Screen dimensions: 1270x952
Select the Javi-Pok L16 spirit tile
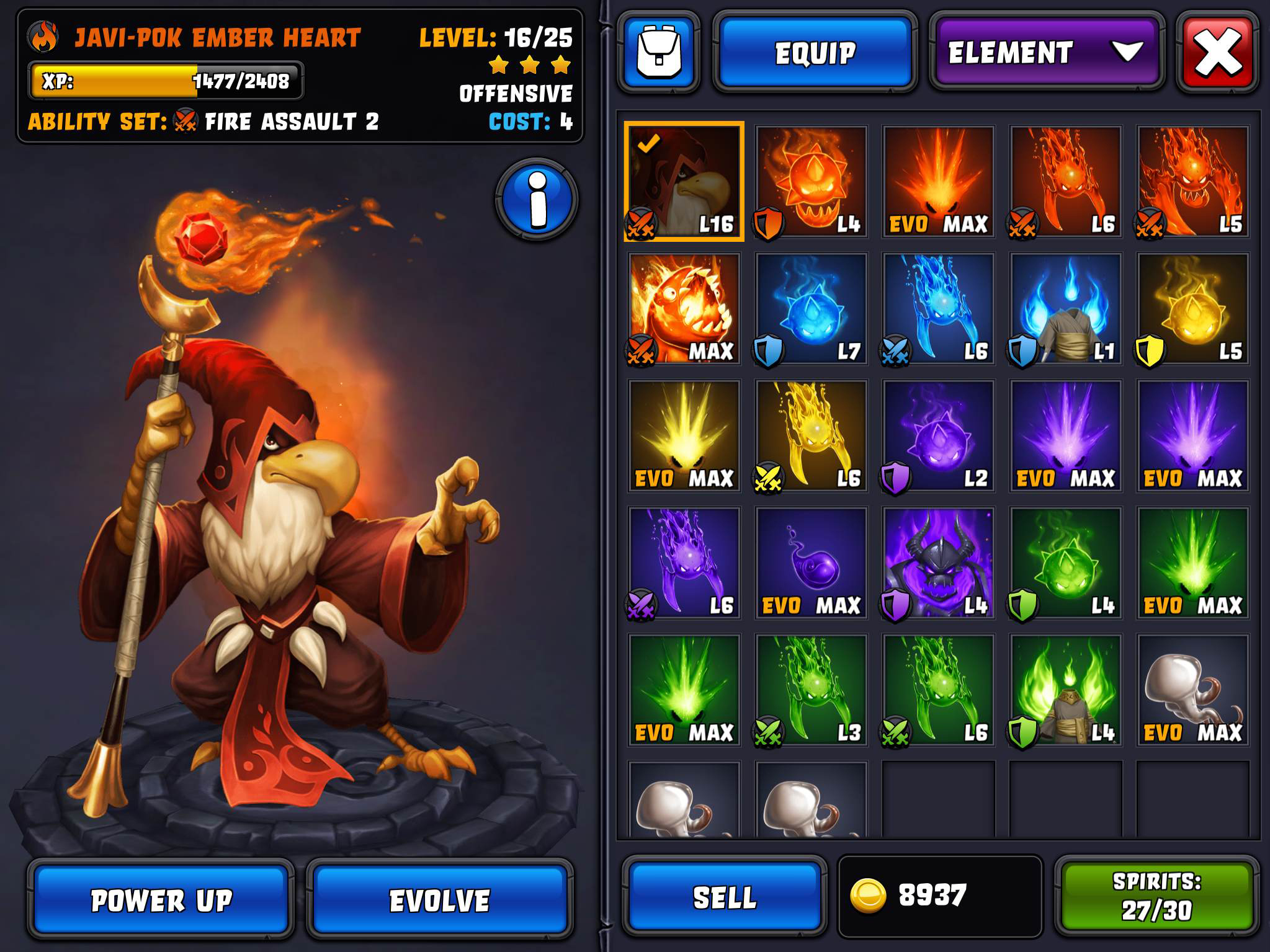pyautogui.click(x=684, y=181)
